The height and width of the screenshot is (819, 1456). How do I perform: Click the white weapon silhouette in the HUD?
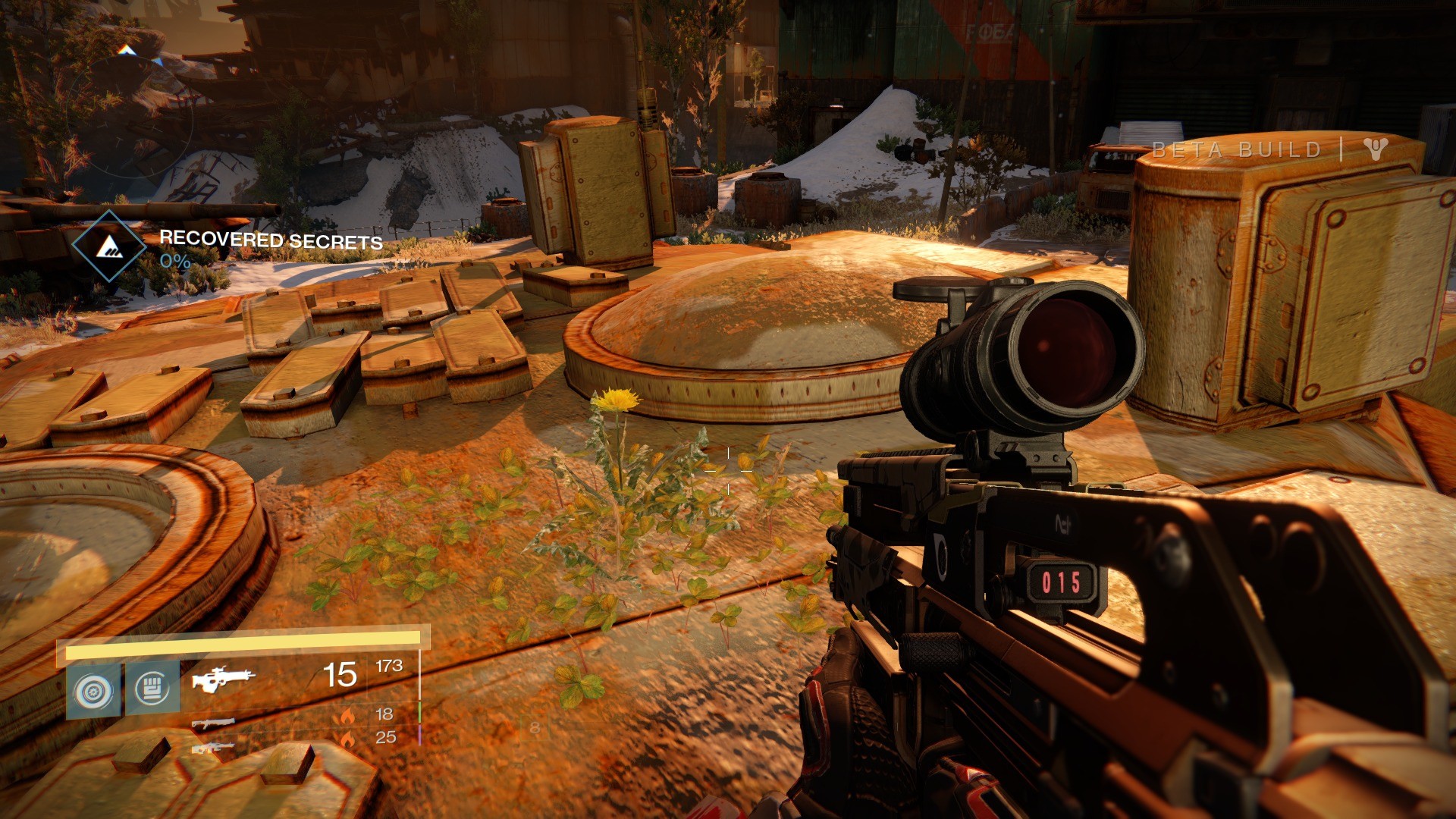(224, 679)
